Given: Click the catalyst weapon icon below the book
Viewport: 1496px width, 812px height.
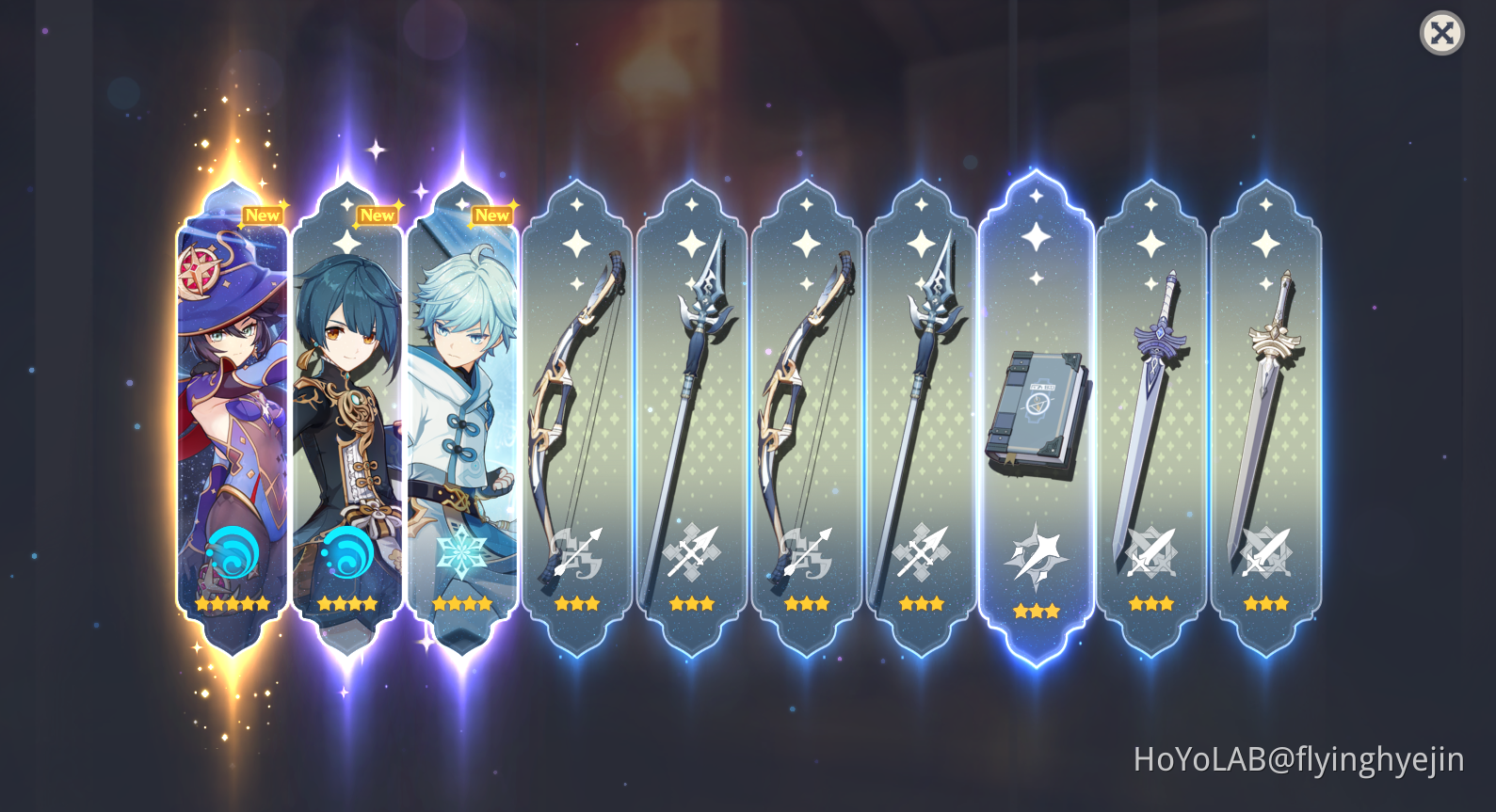Looking at the screenshot, I should pyautogui.click(x=1038, y=557).
